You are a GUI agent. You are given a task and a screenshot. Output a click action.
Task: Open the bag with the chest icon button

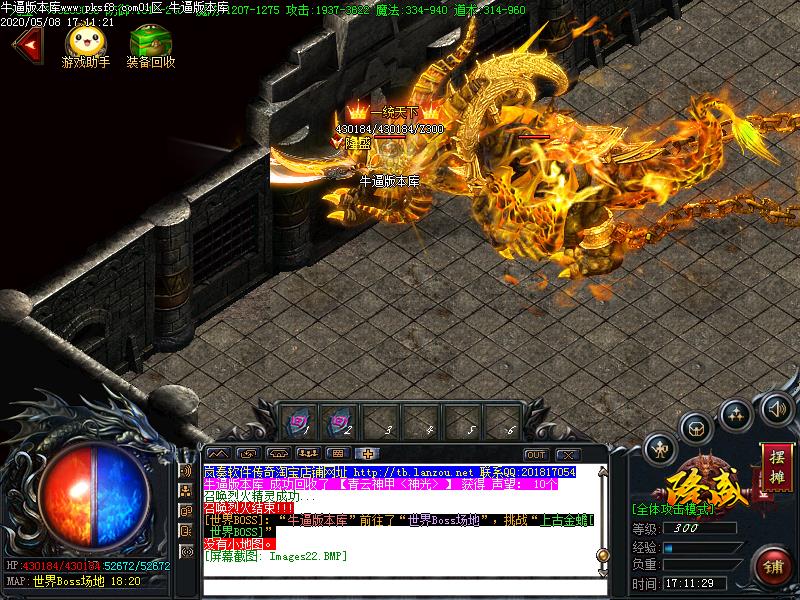pos(696,427)
